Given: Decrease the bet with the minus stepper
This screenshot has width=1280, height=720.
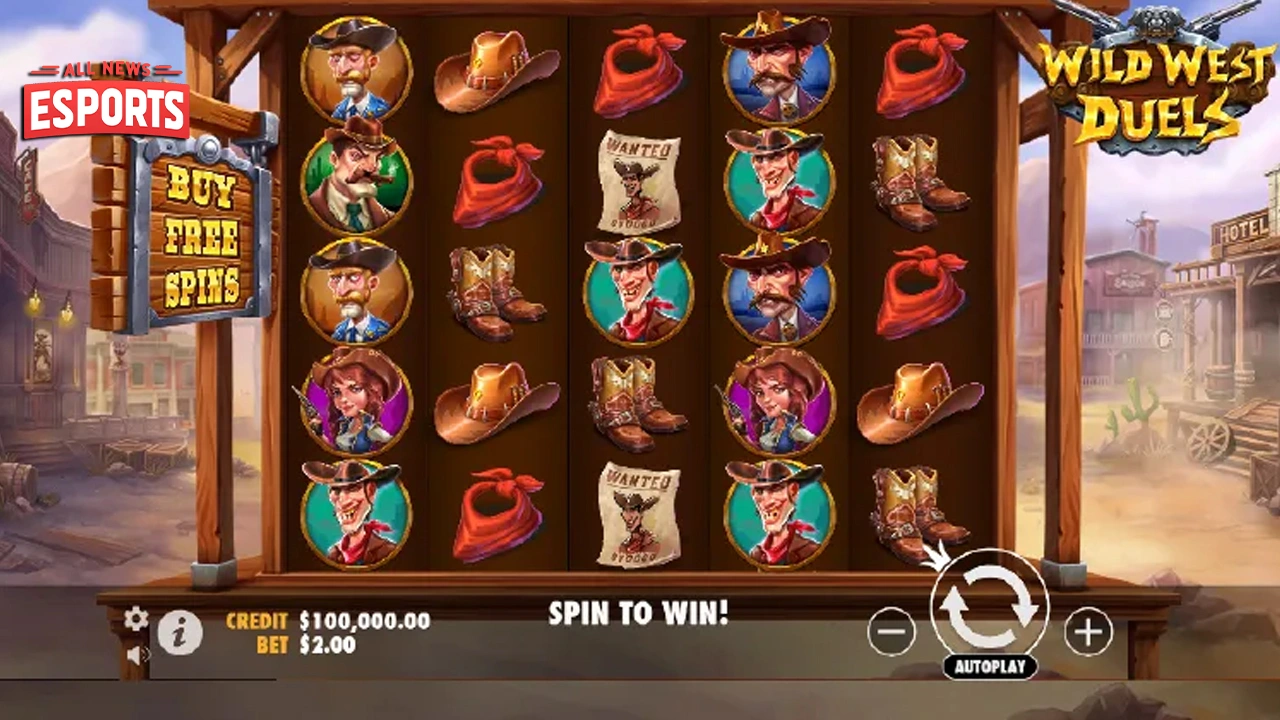Looking at the screenshot, I should (x=890, y=632).
